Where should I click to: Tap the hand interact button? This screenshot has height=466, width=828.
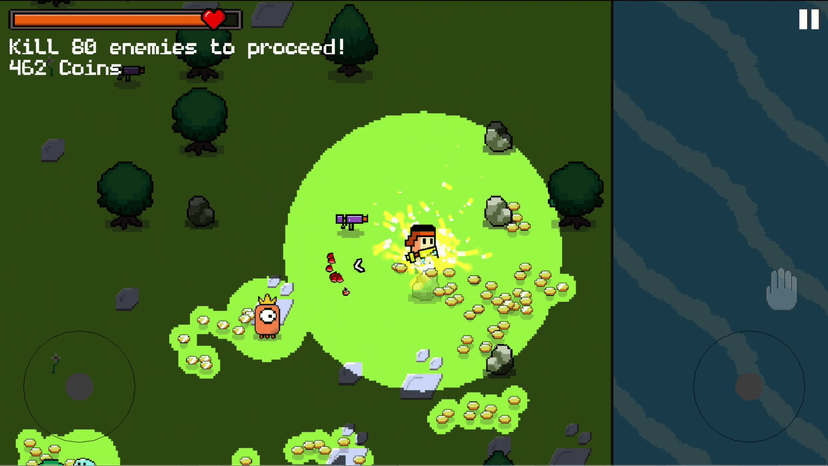point(782,290)
